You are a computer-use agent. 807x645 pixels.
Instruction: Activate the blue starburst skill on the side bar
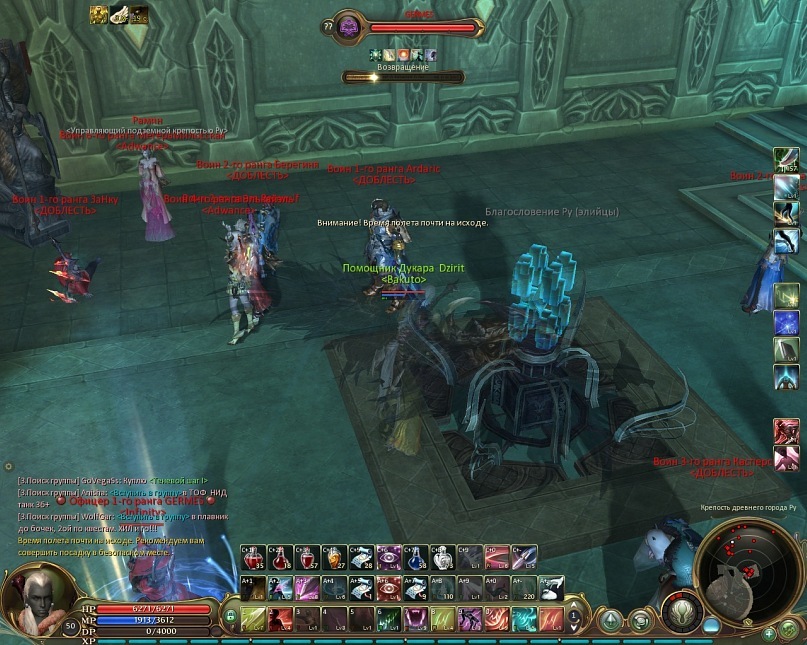pyautogui.click(x=786, y=323)
